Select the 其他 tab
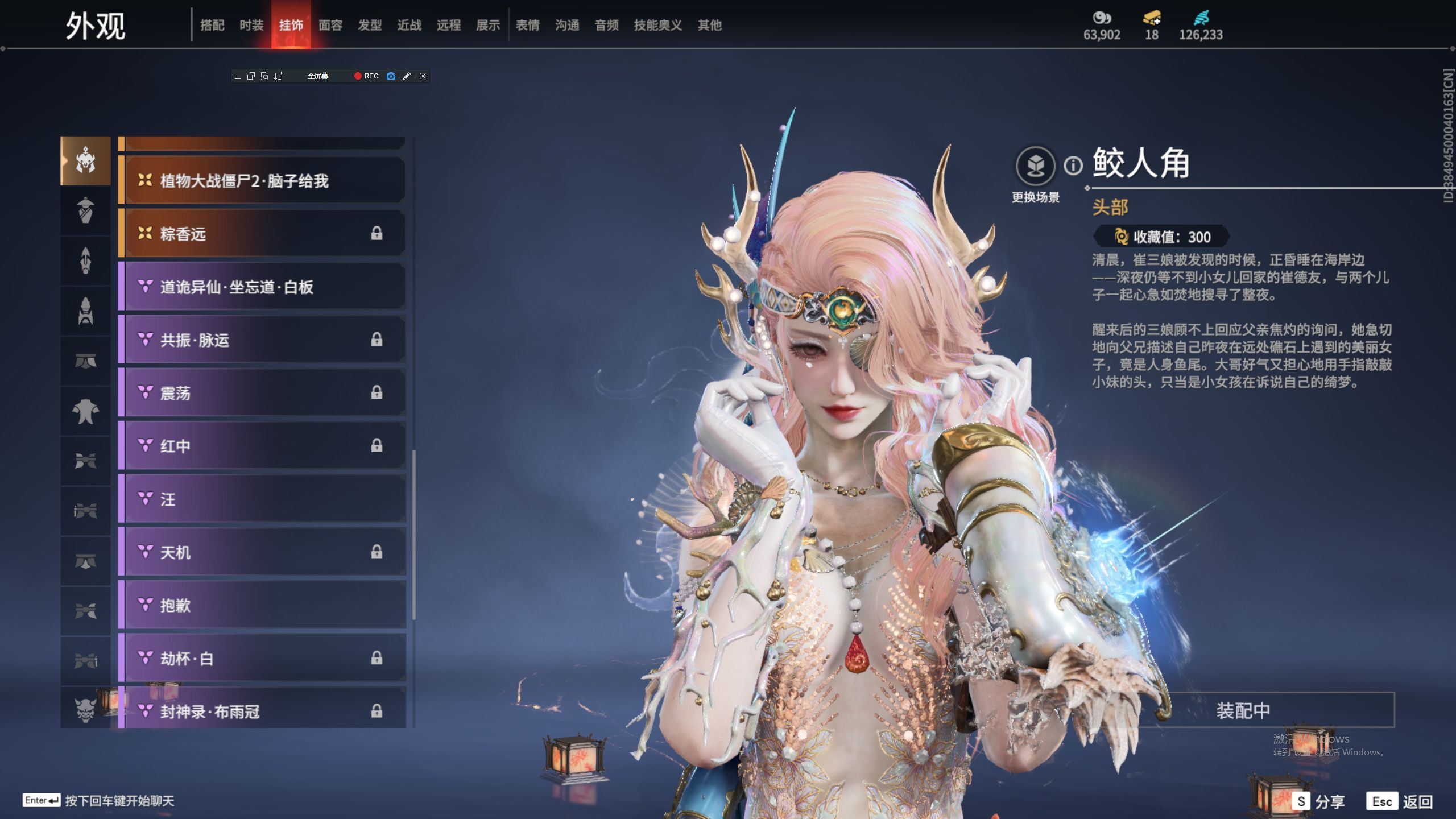The image size is (1456, 819). pos(709,25)
